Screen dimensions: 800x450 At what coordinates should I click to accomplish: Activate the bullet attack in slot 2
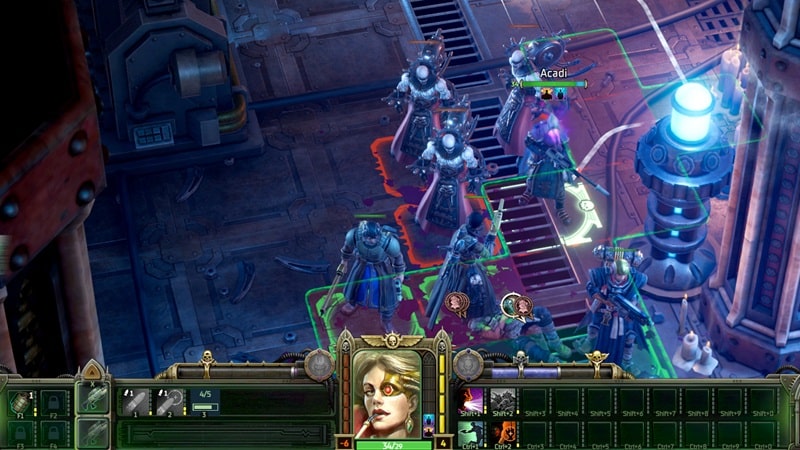point(169,402)
